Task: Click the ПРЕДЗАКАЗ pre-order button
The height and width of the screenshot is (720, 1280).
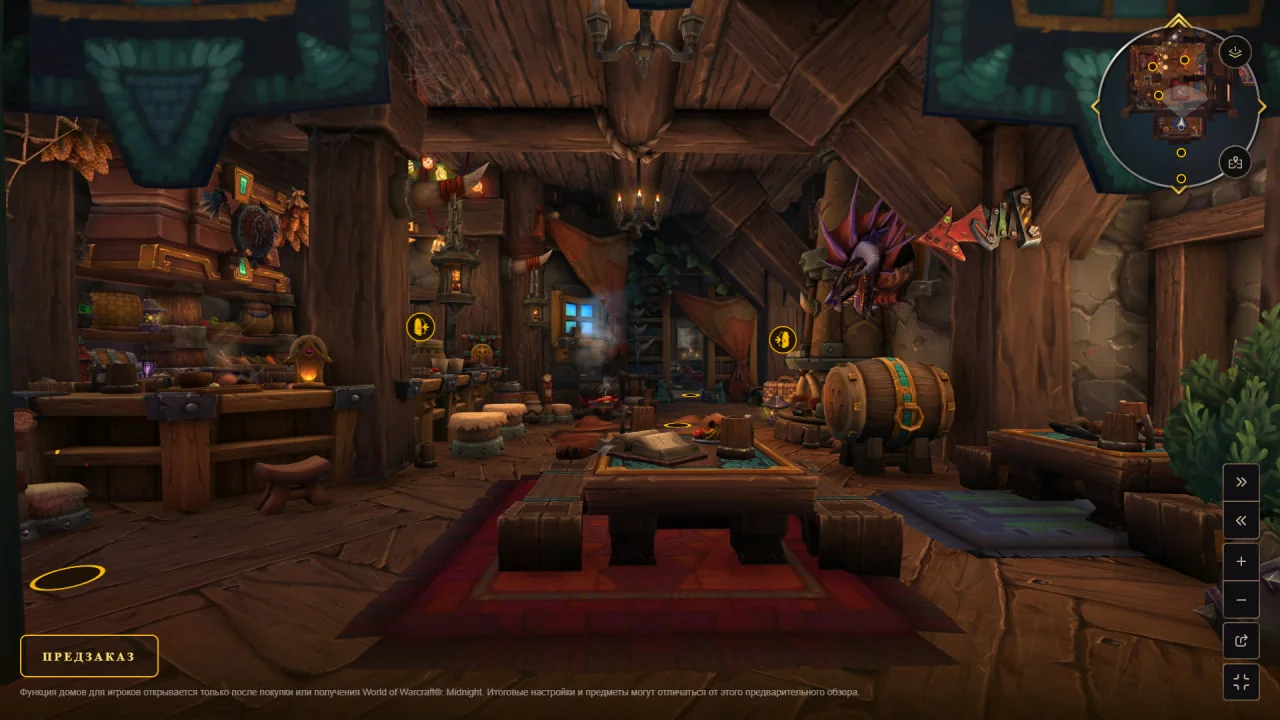Action: 89,656
